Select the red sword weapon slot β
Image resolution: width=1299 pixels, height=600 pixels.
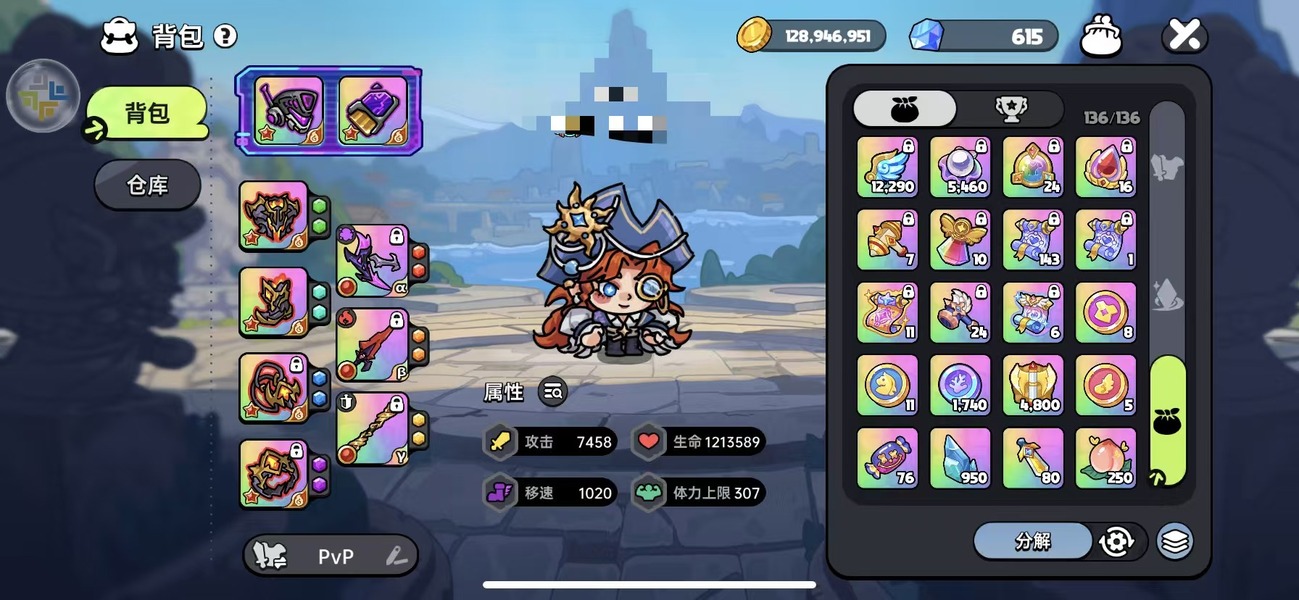pos(373,345)
